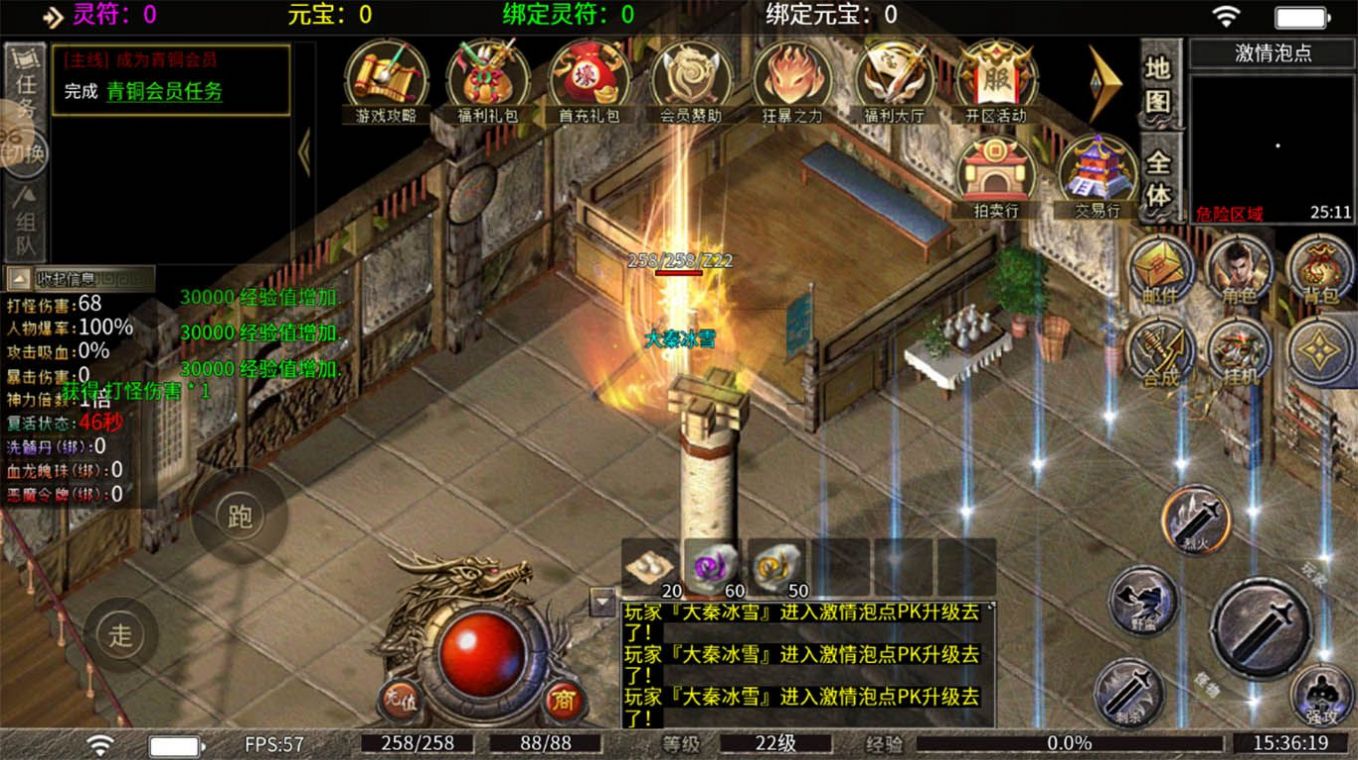Open the 合成 crafting menu
Screen dimensions: 1358x760
pos(1161,351)
